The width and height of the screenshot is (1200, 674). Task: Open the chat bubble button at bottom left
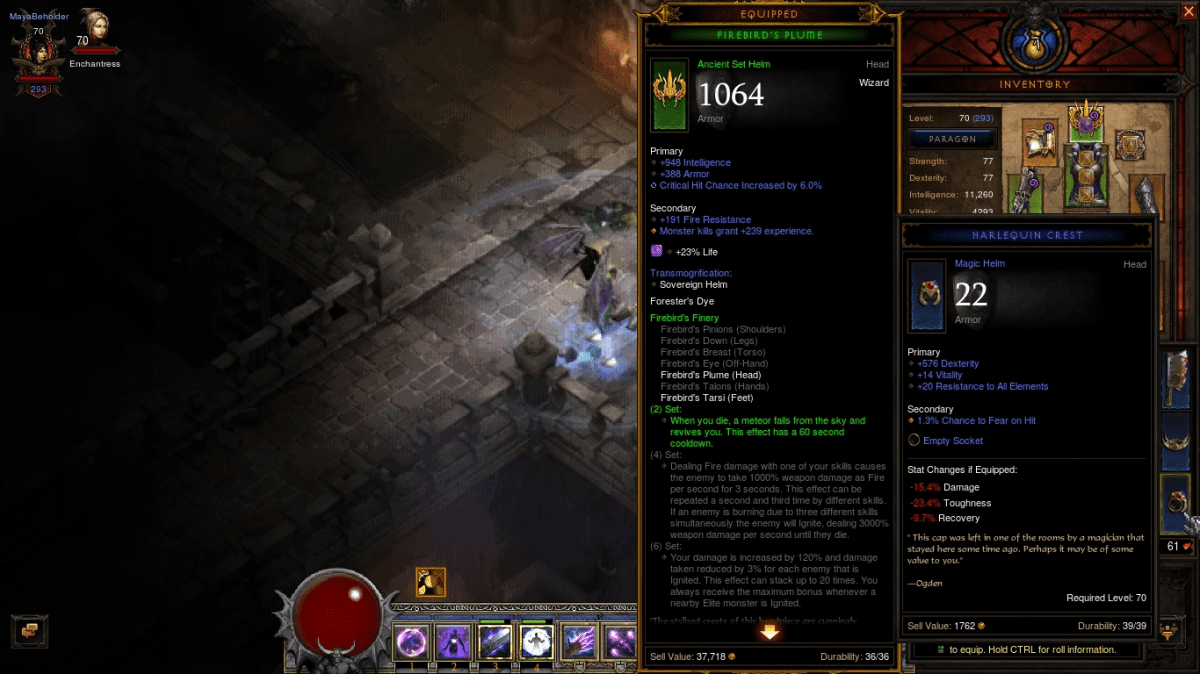point(29,629)
